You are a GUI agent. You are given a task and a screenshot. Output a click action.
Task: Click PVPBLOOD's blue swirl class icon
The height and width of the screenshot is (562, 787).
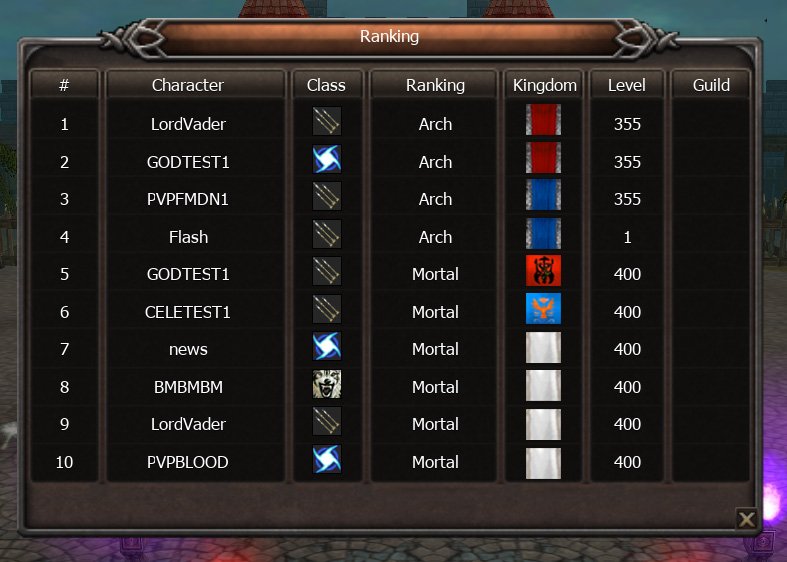[326, 460]
